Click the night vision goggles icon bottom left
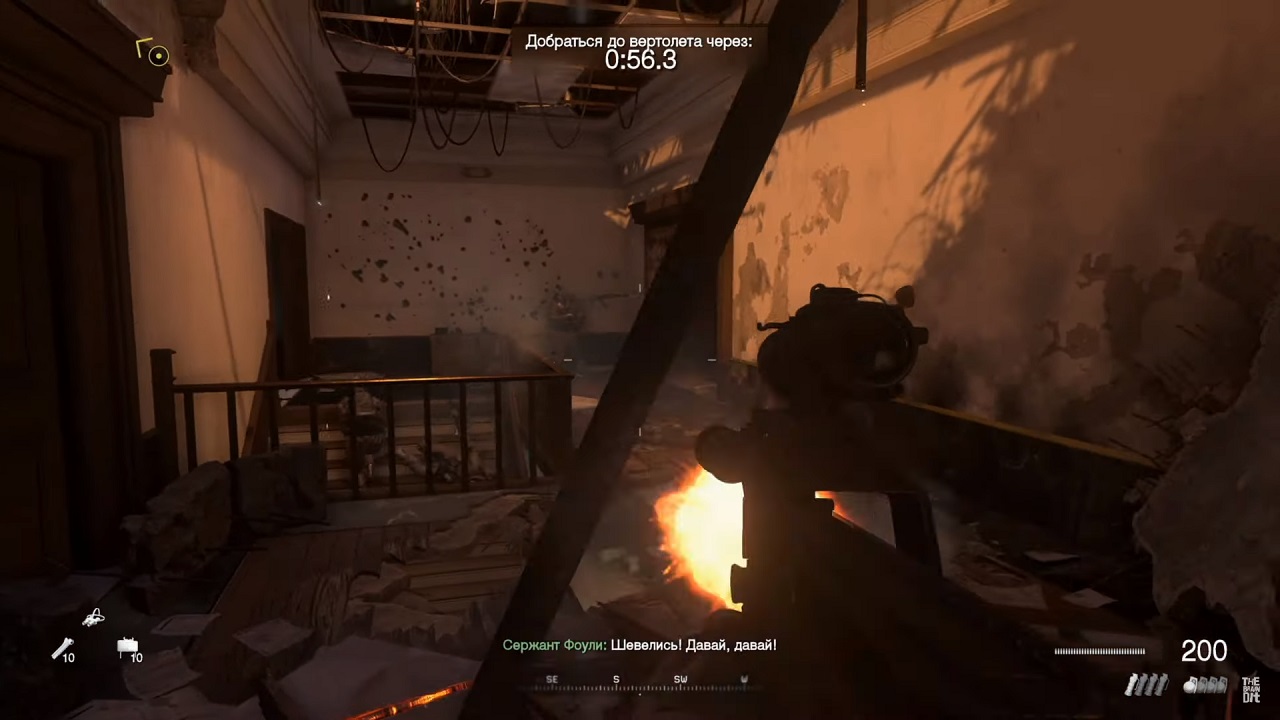The width and height of the screenshot is (1280, 720). point(92,617)
